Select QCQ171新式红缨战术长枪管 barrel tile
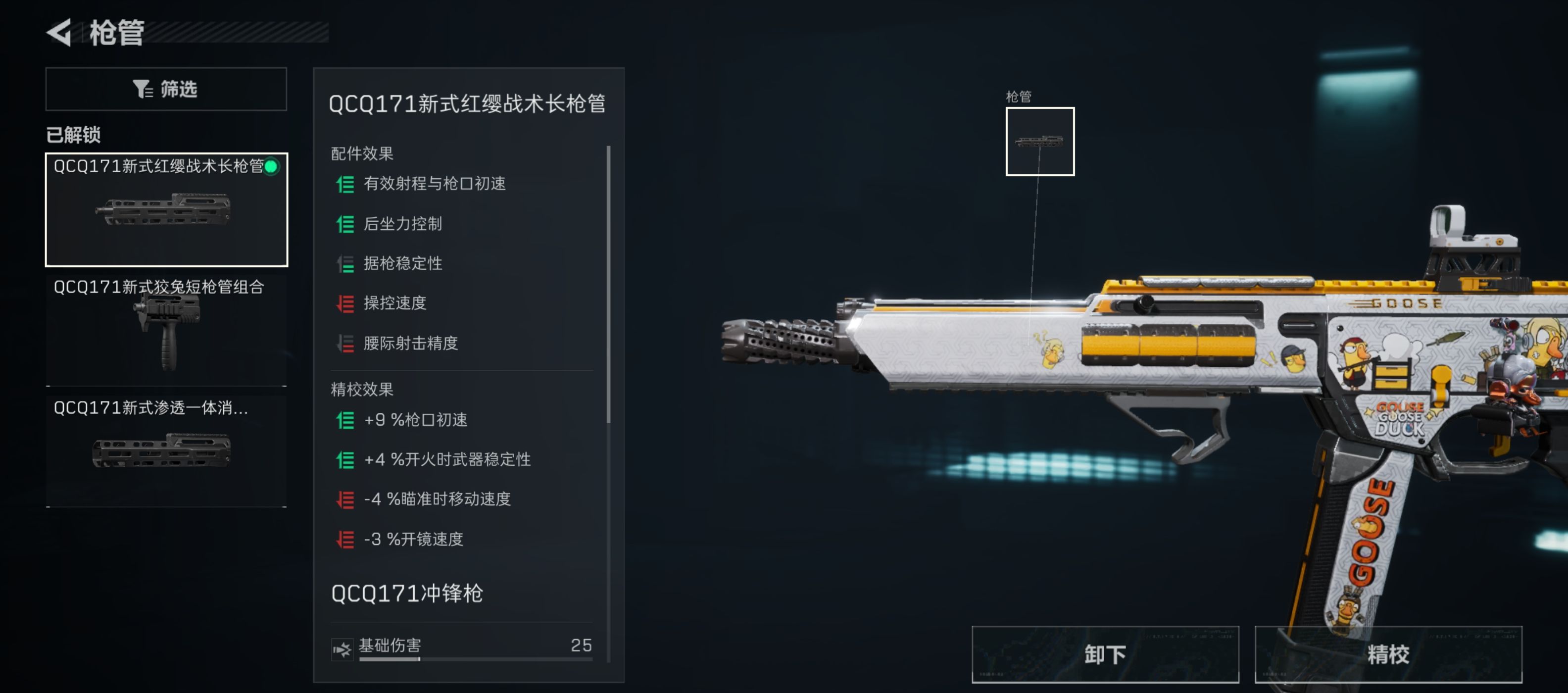Screen dimensions: 1568x693 pyautogui.click(x=166, y=209)
